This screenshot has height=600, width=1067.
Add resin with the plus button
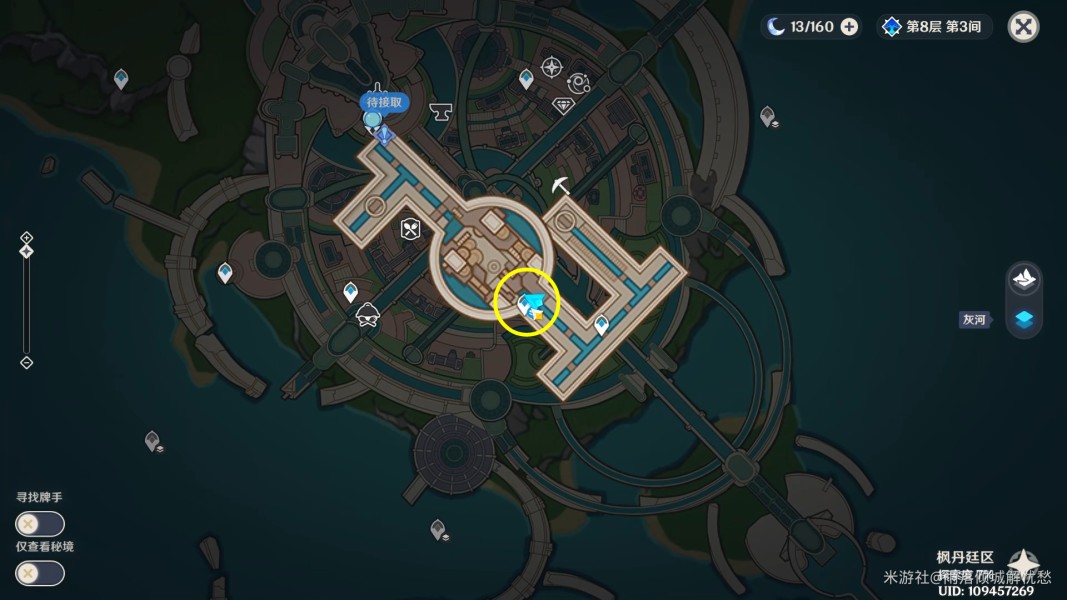(x=849, y=27)
